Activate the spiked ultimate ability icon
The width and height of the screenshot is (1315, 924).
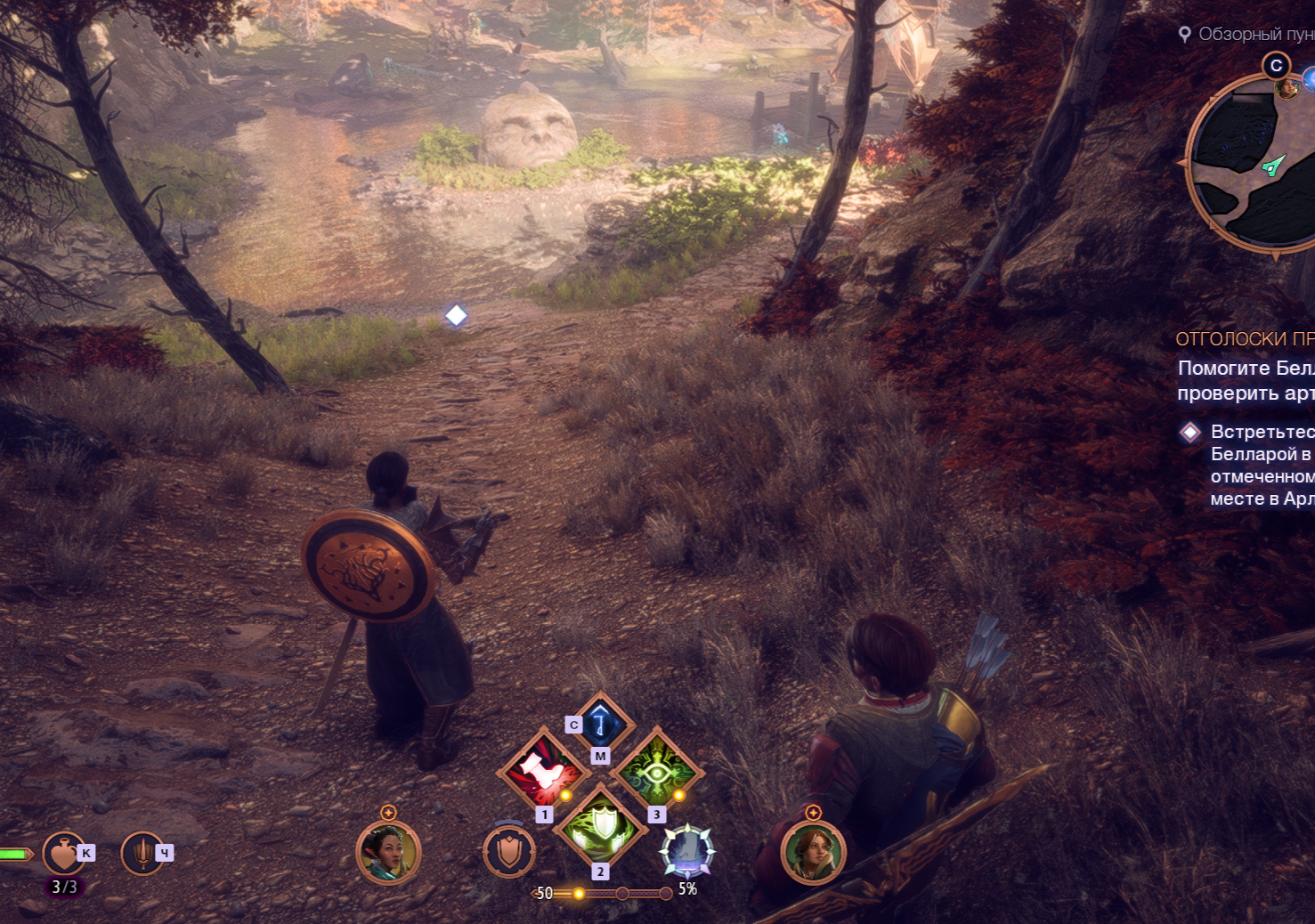(686, 850)
